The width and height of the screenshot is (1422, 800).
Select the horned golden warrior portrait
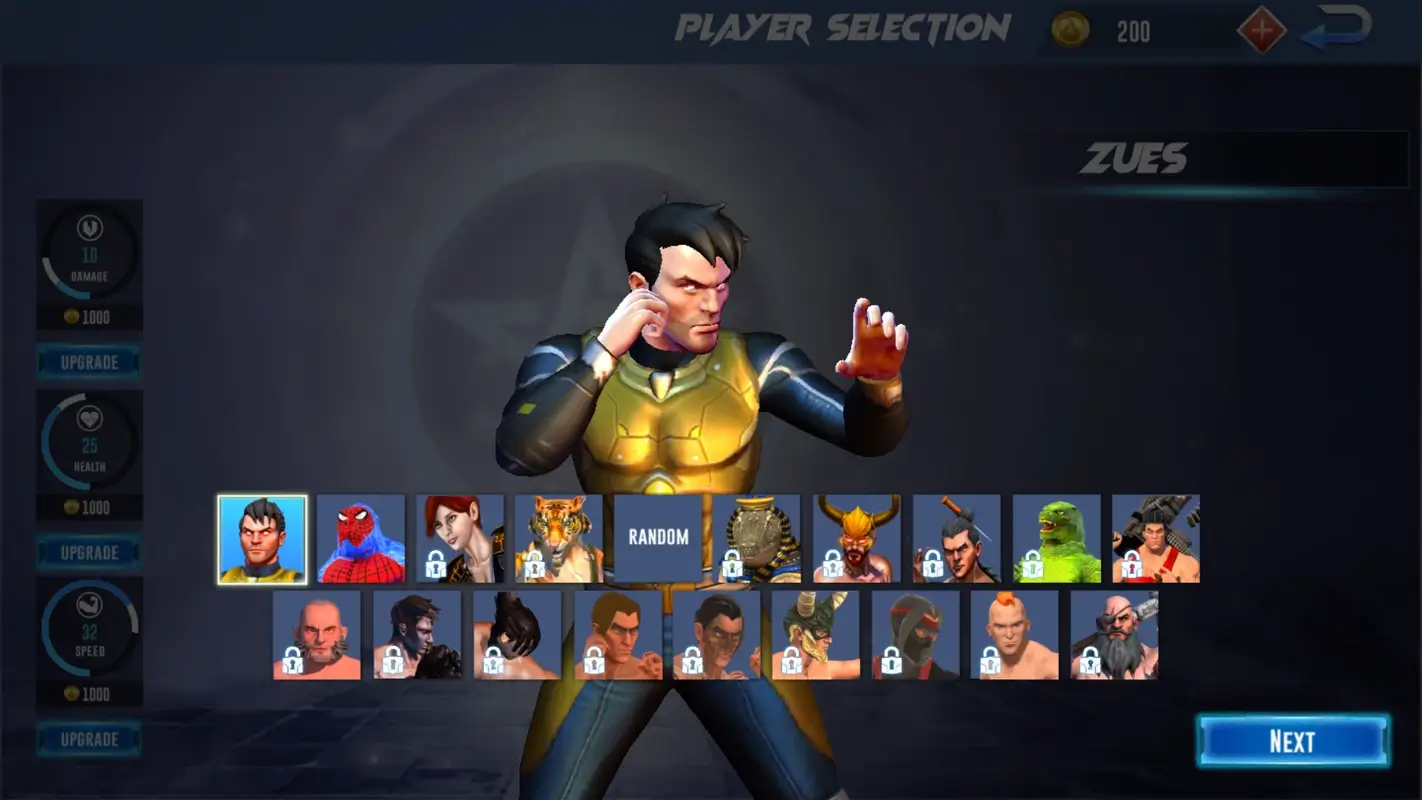coord(856,538)
